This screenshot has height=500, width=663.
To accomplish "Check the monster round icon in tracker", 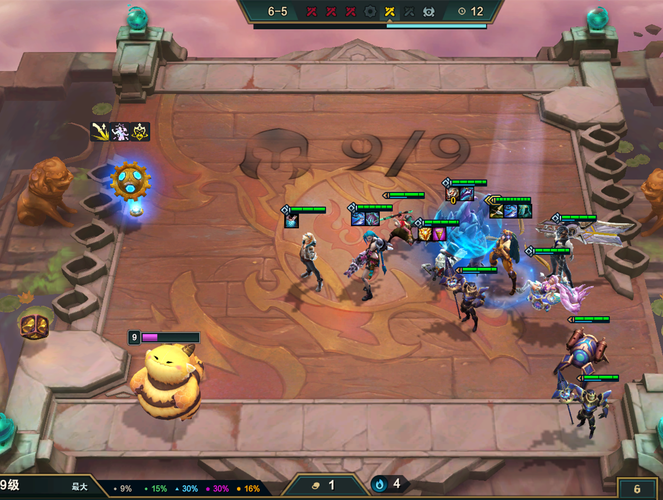I will [428, 12].
